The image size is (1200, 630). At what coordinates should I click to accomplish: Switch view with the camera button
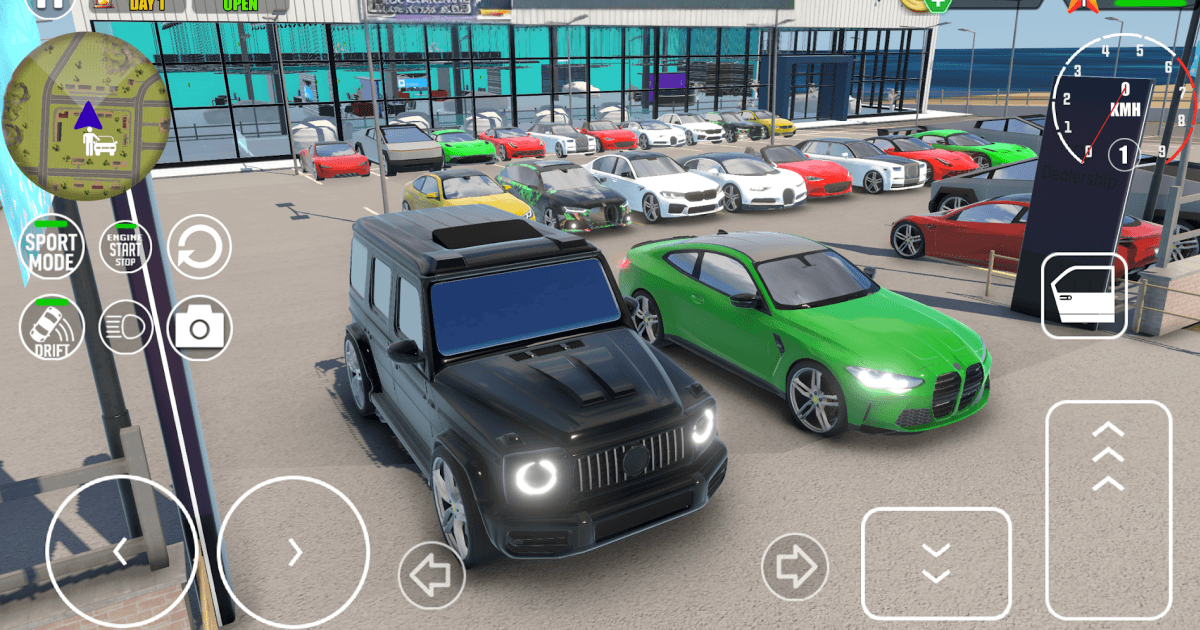point(199,327)
